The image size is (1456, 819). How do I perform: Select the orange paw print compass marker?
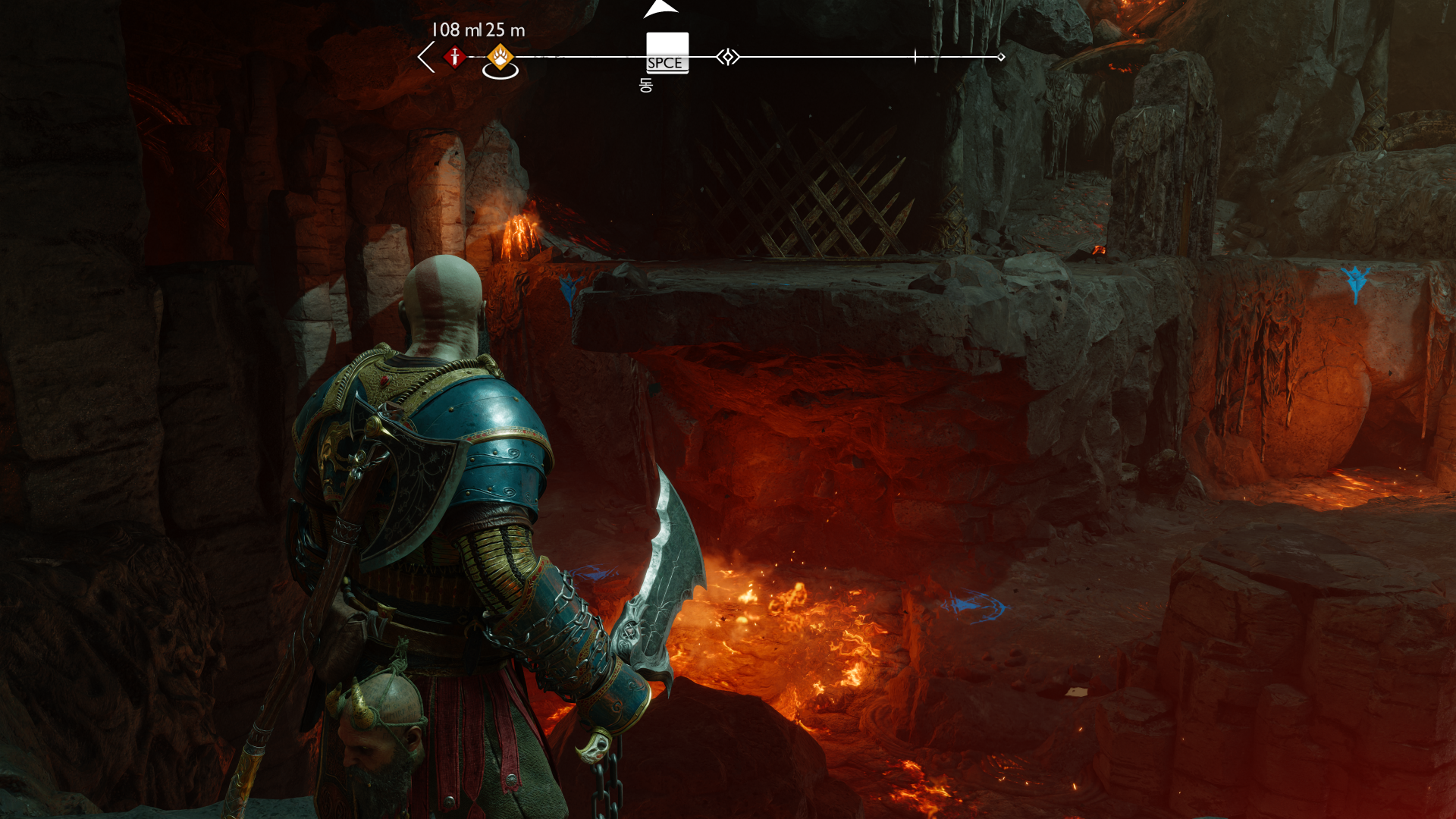tap(500, 56)
